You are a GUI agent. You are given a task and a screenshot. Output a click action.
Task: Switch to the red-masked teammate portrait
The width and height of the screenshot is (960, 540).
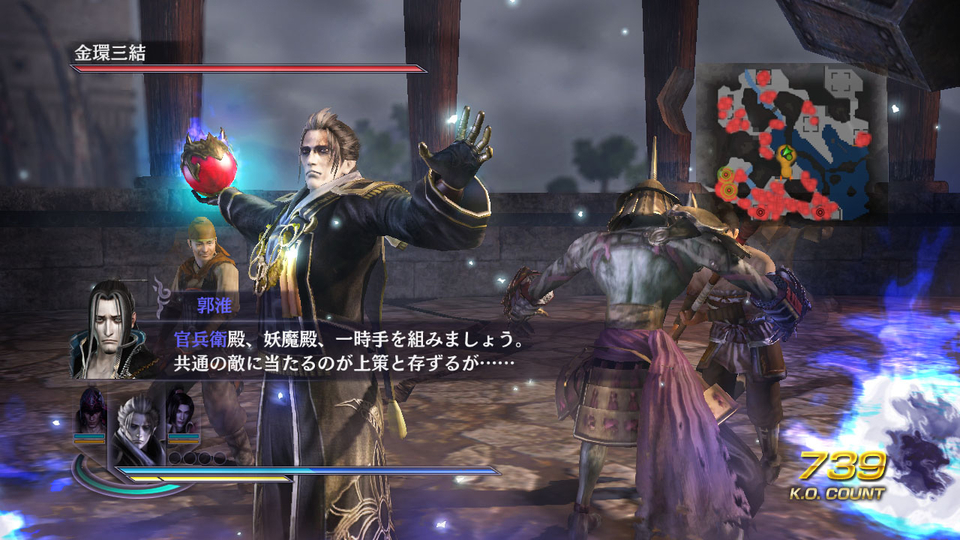(x=91, y=409)
